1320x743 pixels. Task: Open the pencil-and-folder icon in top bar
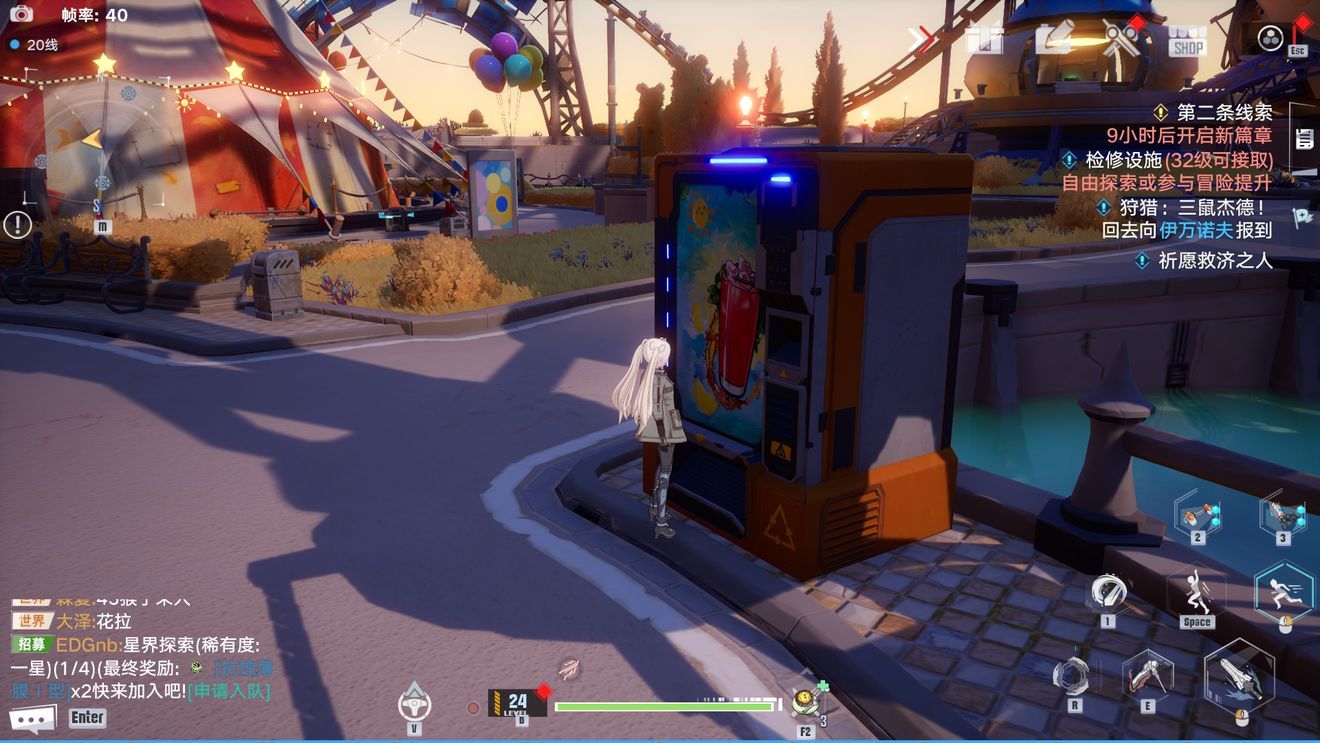pos(1053,39)
